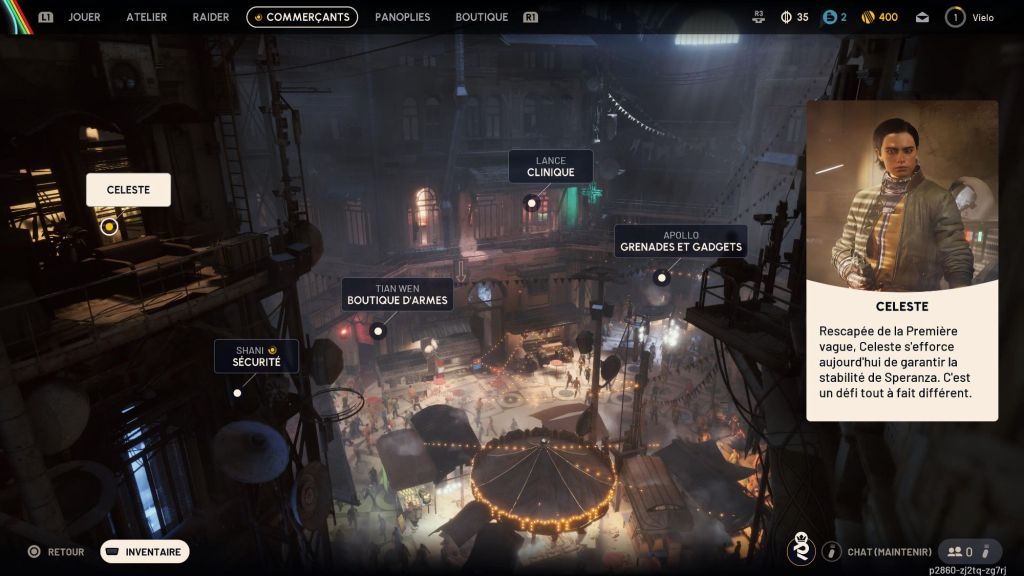Image resolution: width=1024 pixels, height=576 pixels.
Task: Open the Atelier tab
Action: coord(146,17)
